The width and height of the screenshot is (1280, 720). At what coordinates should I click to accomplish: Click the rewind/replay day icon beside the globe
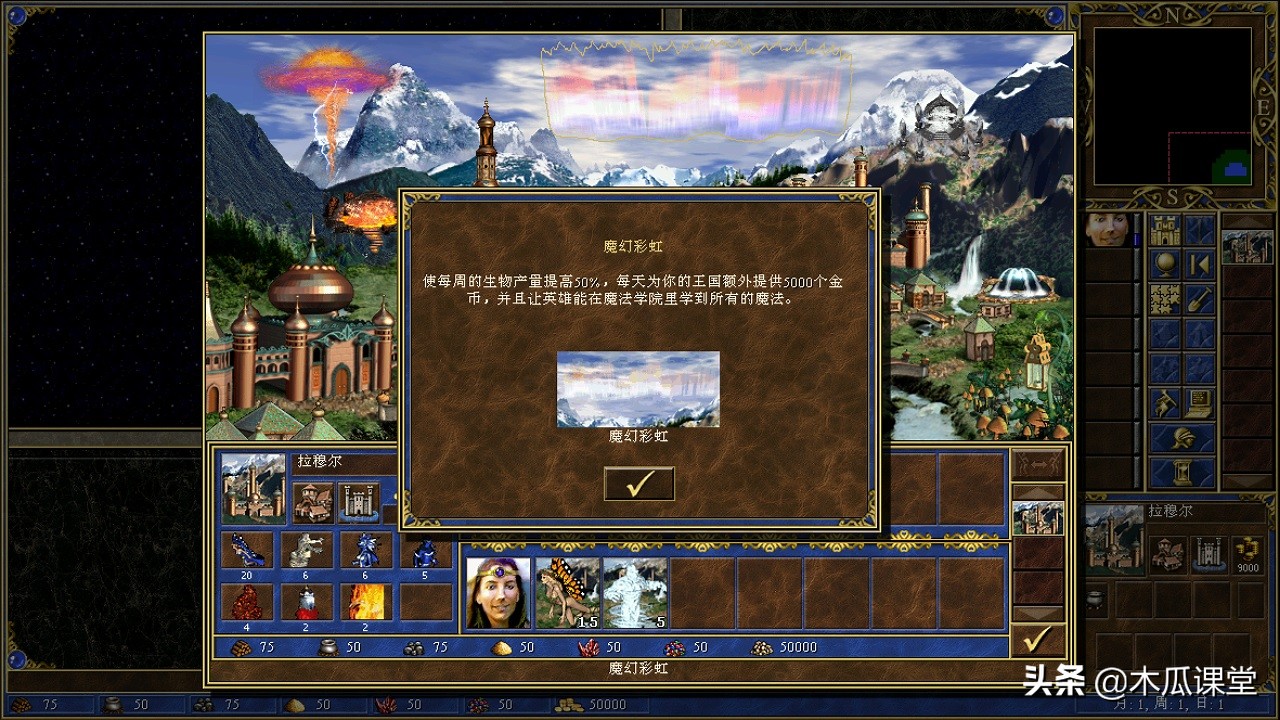[1200, 262]
